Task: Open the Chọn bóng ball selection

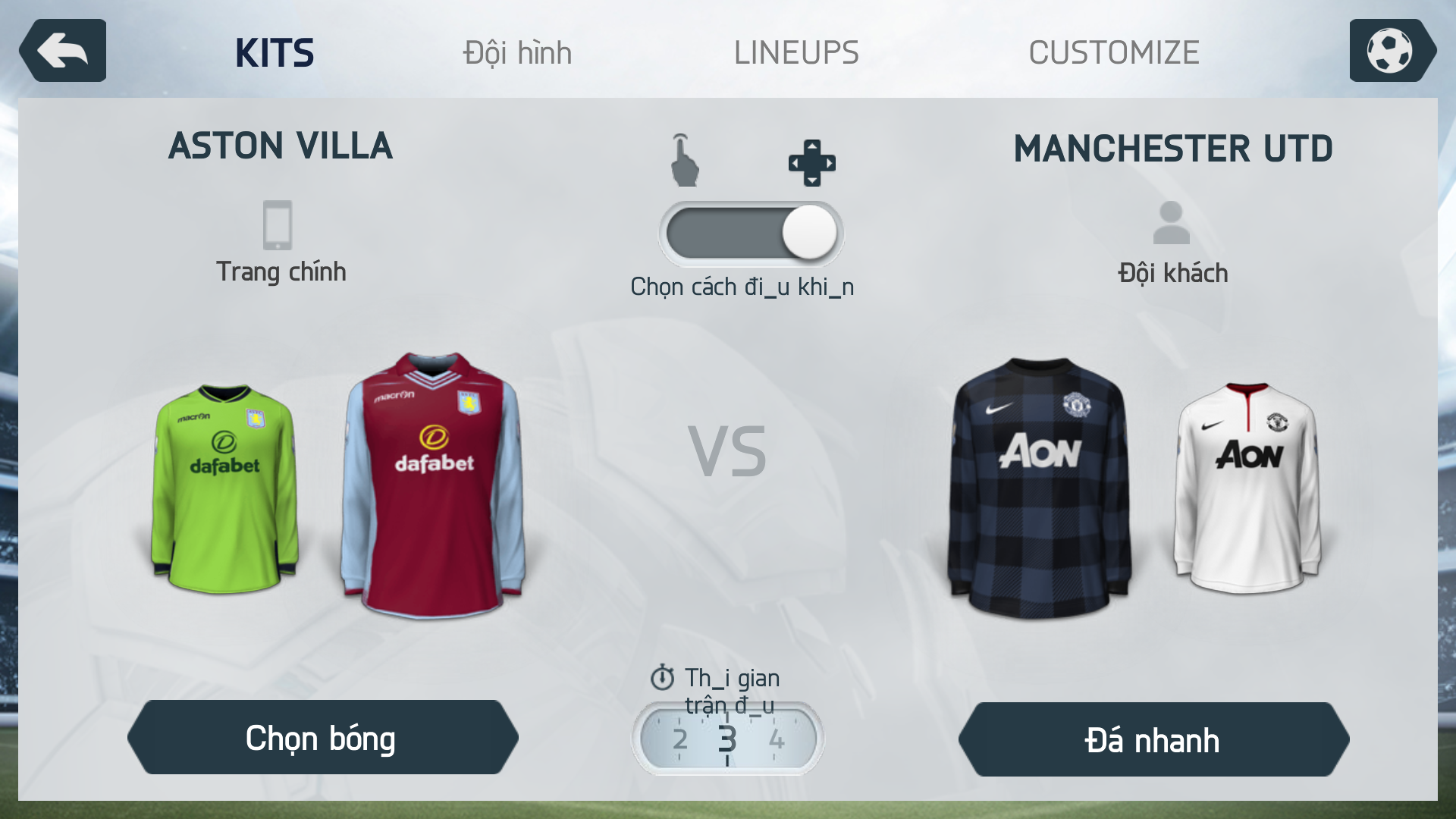Action: (322, 738)
